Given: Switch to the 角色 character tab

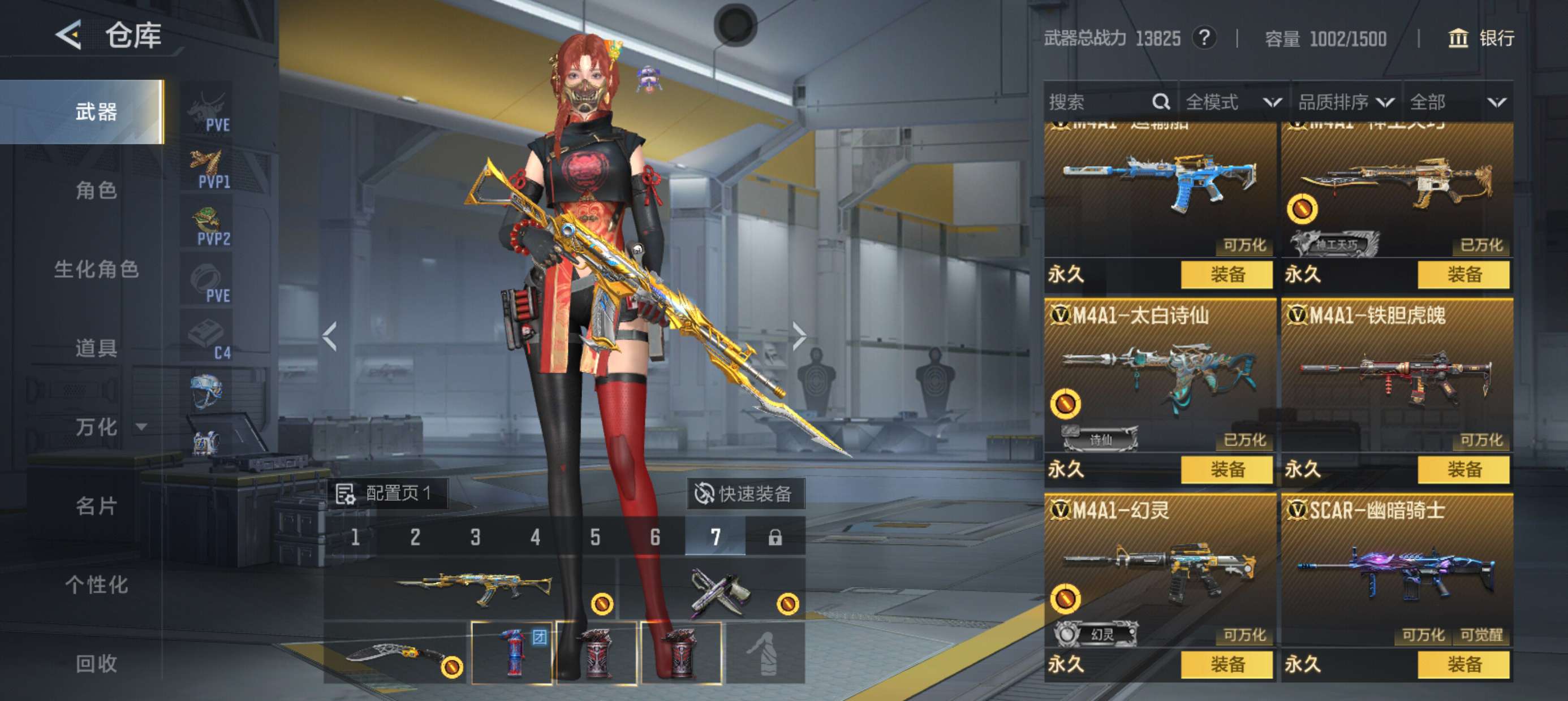Looking at the screenshot, I should pos(96,191).
